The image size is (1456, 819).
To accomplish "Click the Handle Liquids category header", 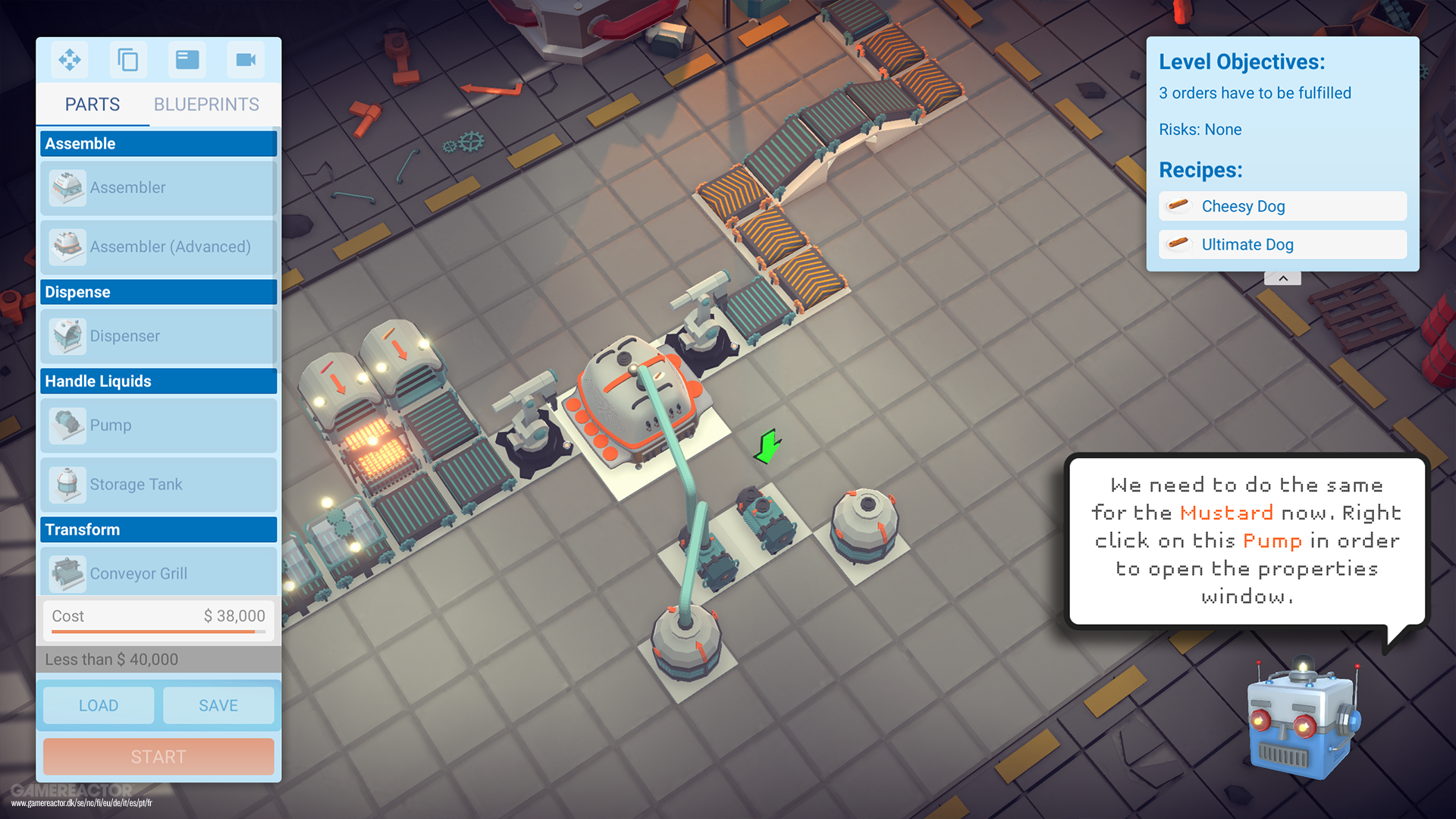I will pos(158,381).
